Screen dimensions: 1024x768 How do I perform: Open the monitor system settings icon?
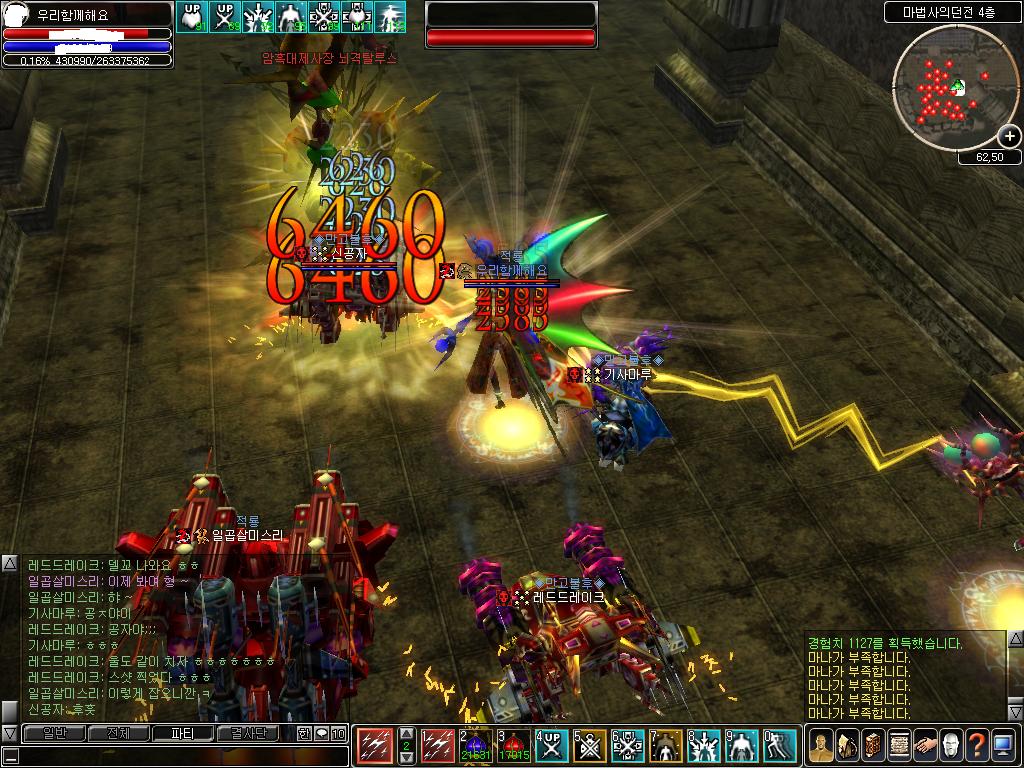point(1003,745)
